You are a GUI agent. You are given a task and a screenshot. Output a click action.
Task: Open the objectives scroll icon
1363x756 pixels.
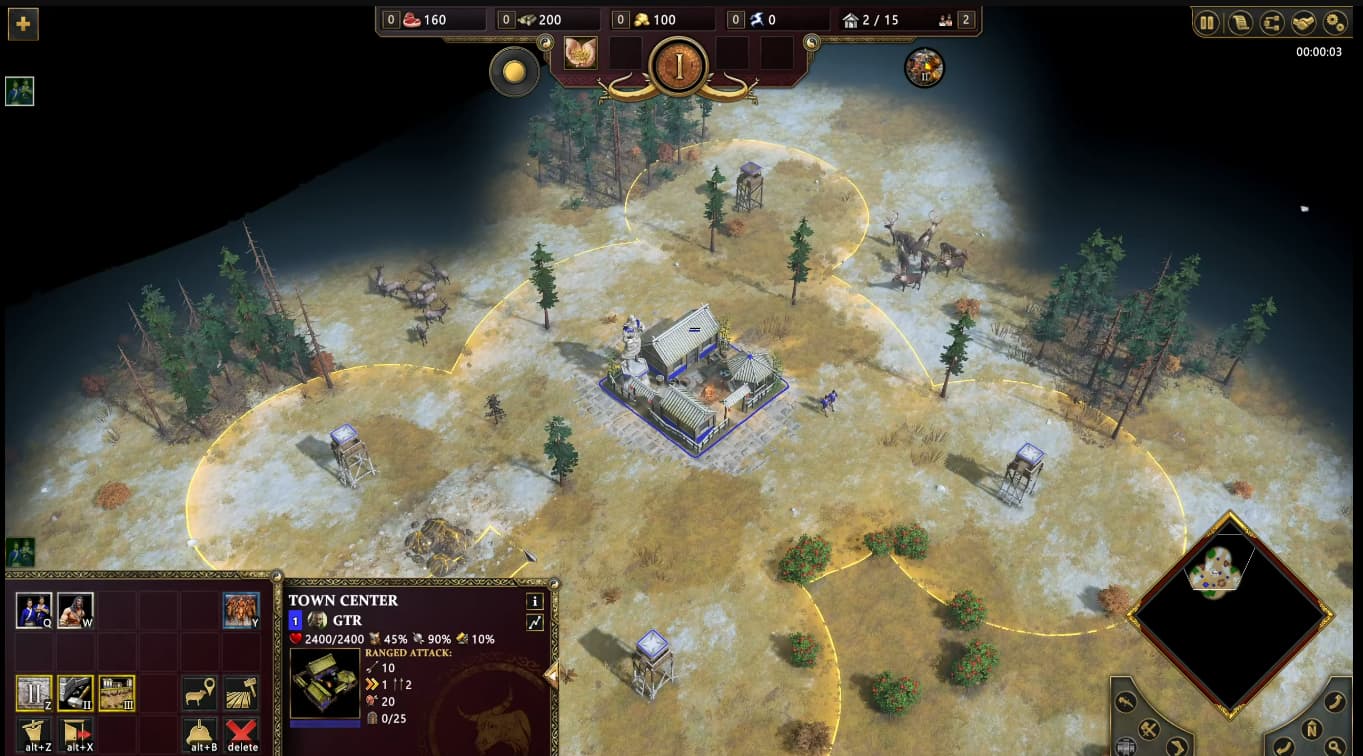1240,22
